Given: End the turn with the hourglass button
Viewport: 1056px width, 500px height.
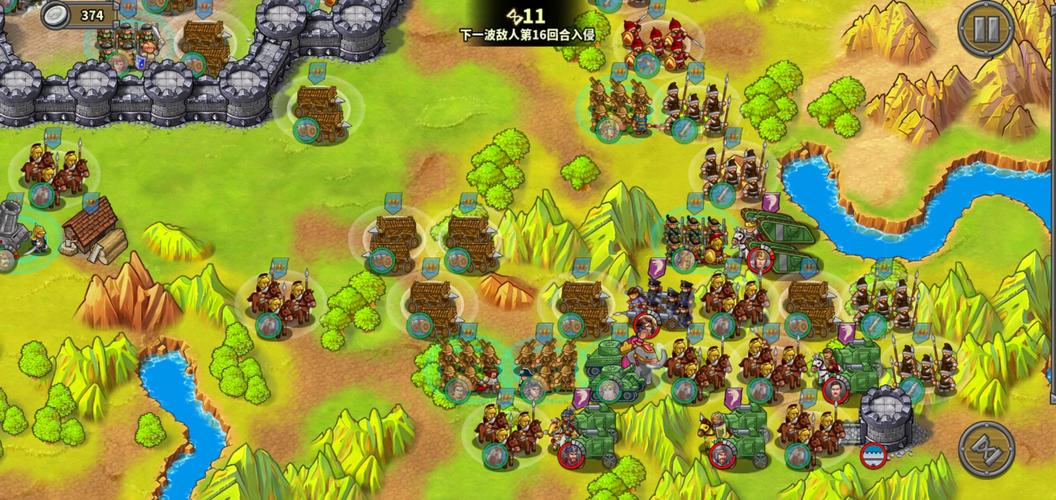Looking at the screenshot, I should (986, 449).
